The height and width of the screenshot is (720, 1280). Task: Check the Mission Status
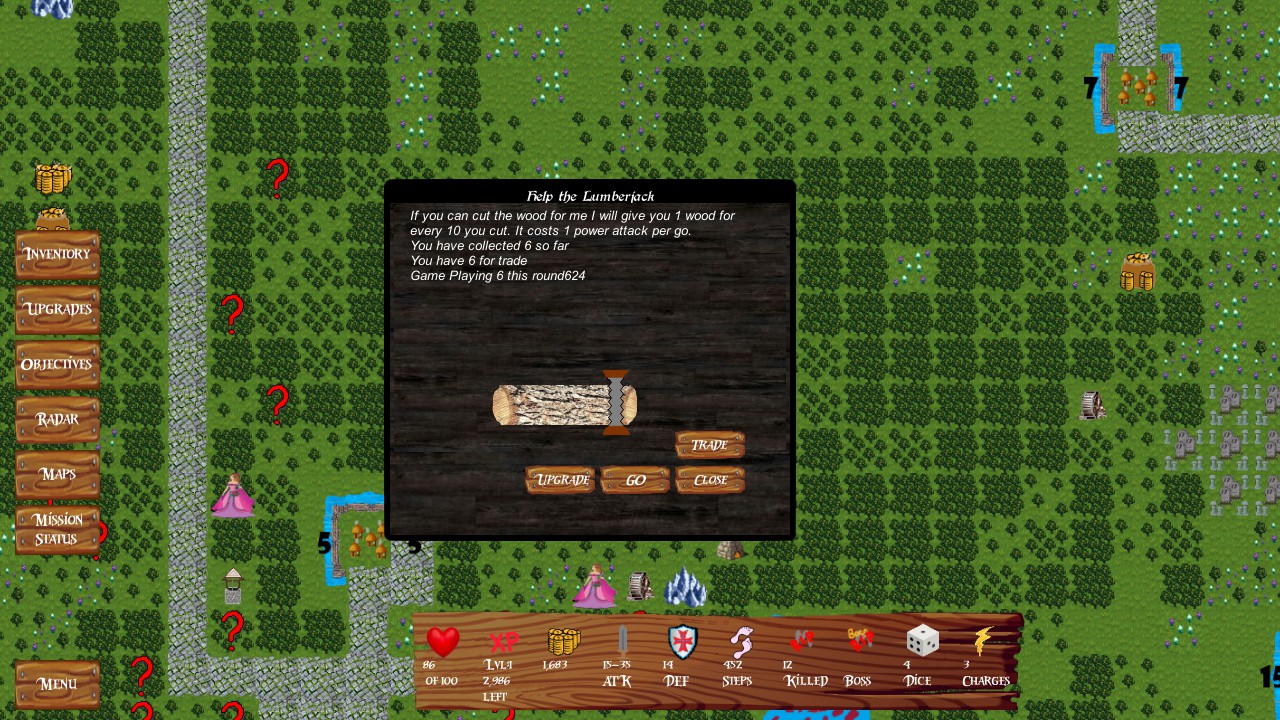tap(57, 529)
